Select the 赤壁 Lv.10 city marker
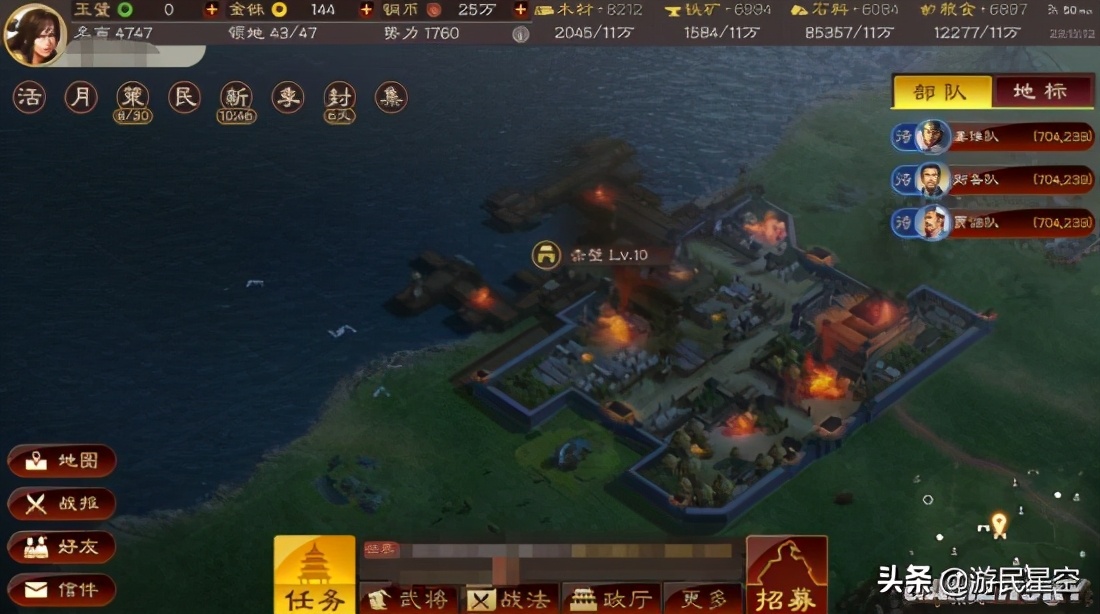 pos(546,255)
